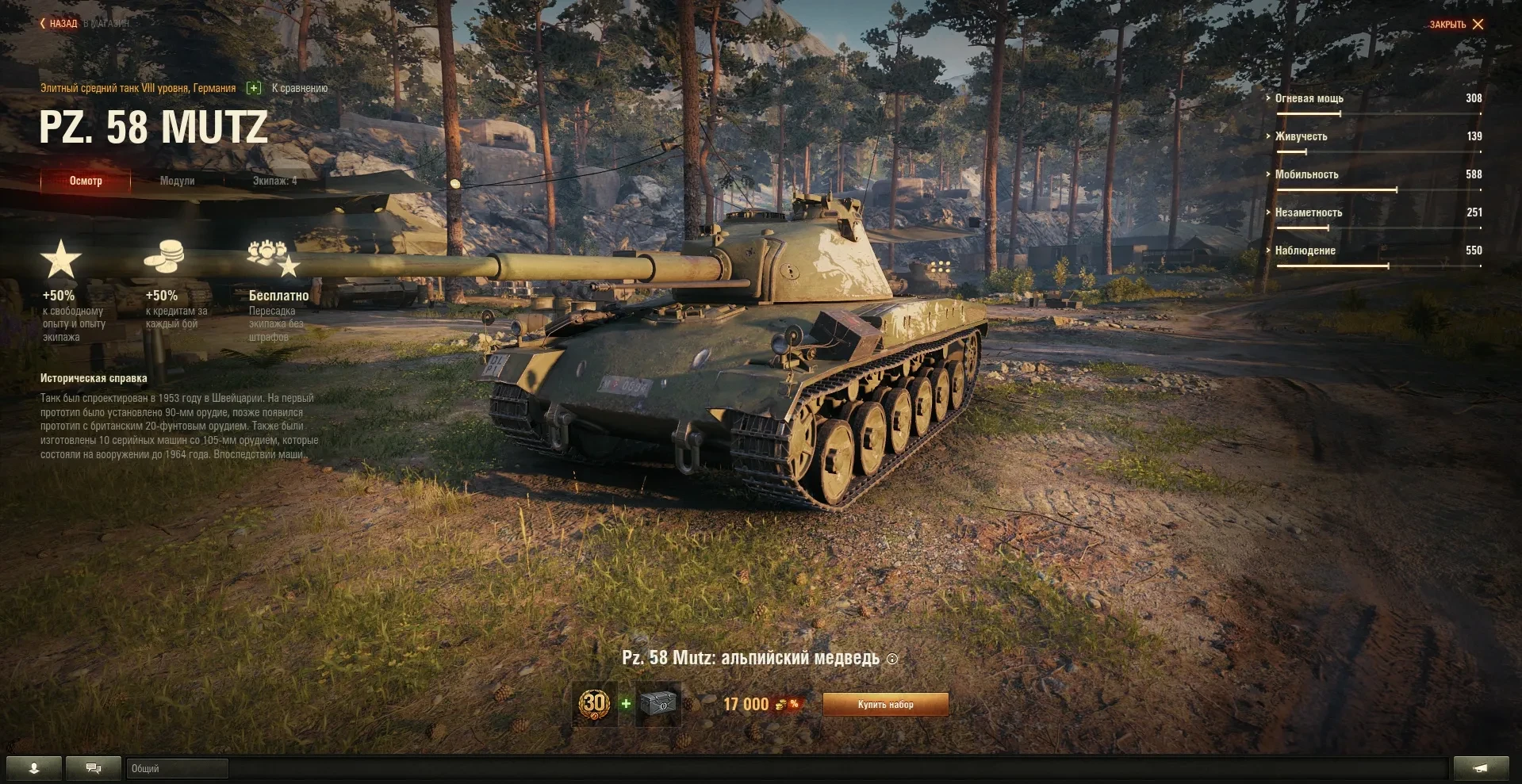
Task: Buy the bundle with Купить набор
Action: [885, 704]
